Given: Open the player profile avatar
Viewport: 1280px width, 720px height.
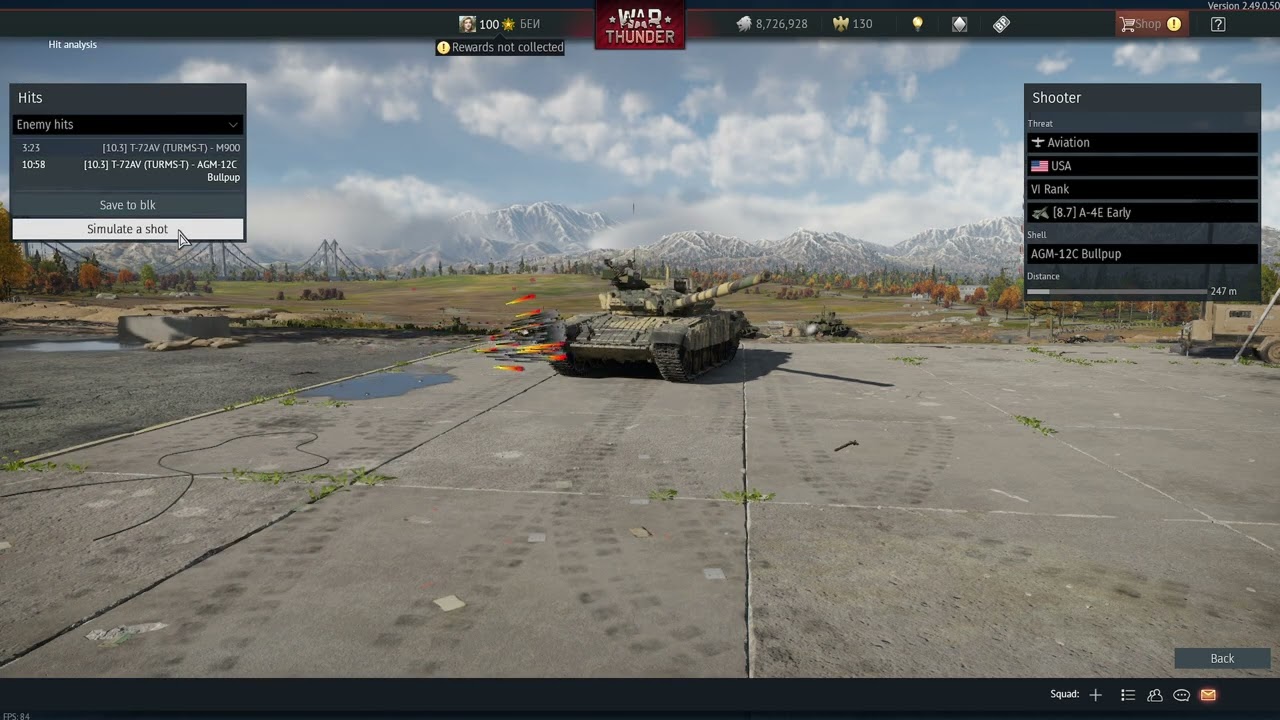Looking at the screenshot, I should point(467,24).
